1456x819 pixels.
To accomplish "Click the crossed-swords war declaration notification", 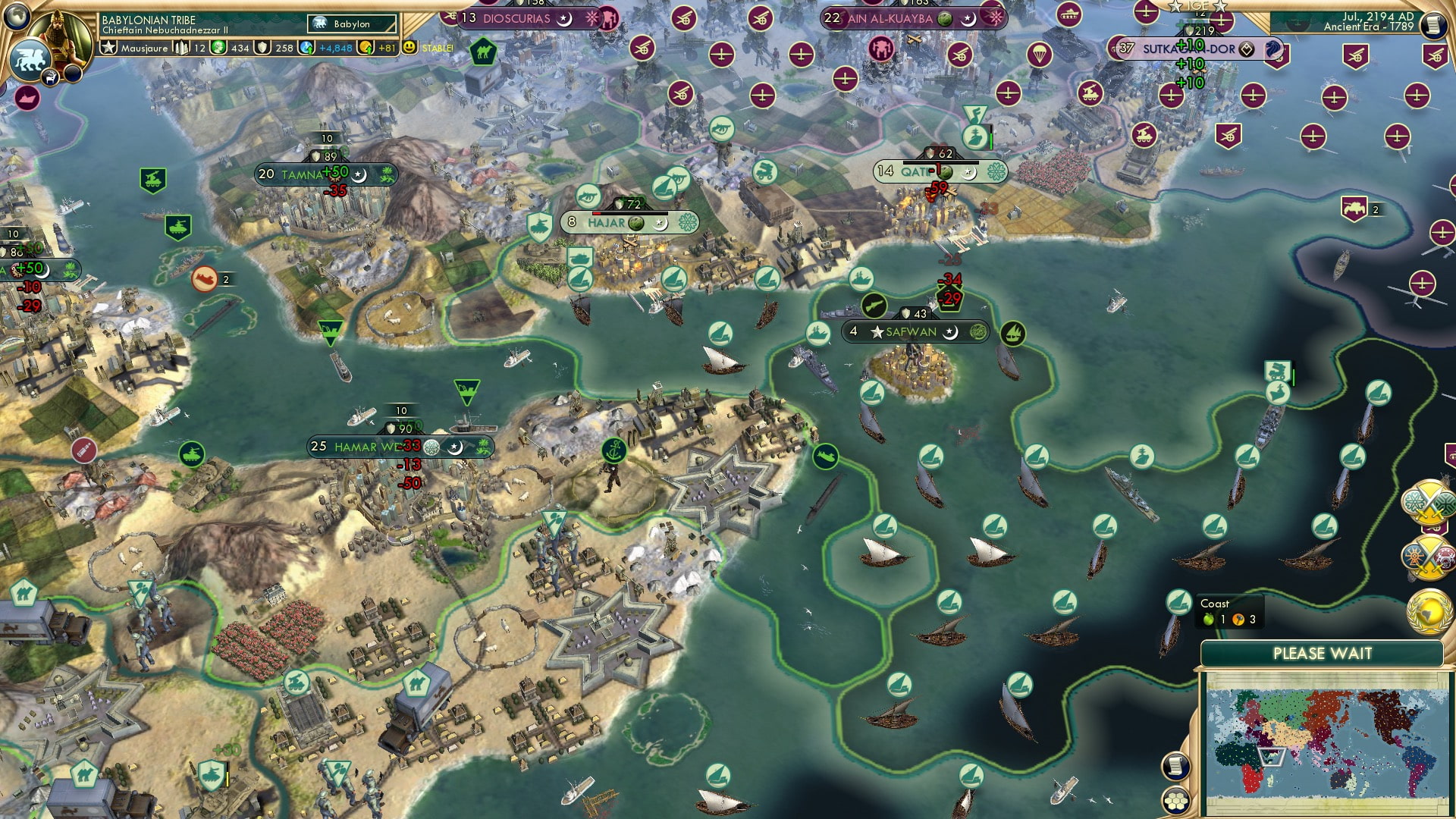I will pos(1430,500).
